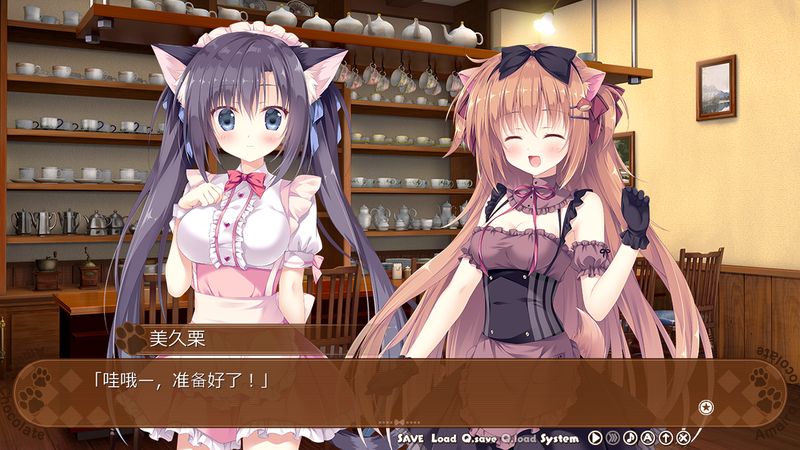Click the circled letter A icon
The height and width of the screenshot is (450, 800).
point(648,438)
